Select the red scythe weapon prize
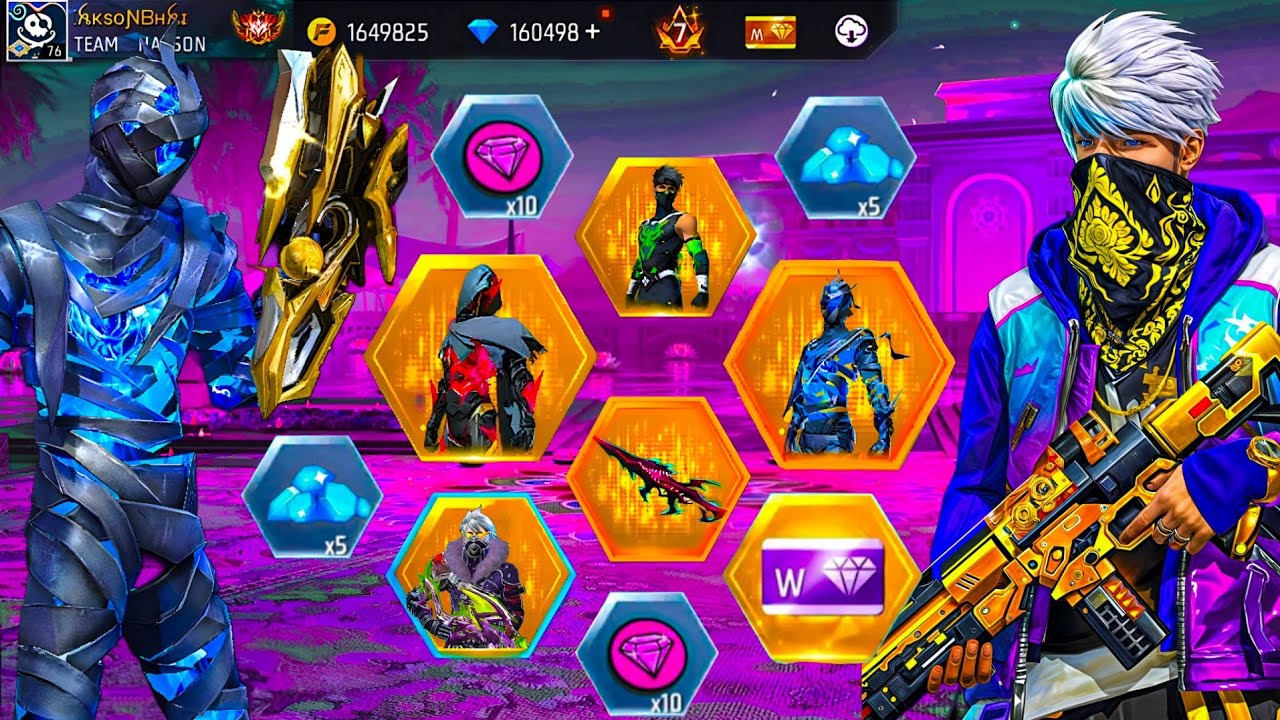Image resolution: width=1280 pixels, height=720 pixels. (x=658, y=477)
